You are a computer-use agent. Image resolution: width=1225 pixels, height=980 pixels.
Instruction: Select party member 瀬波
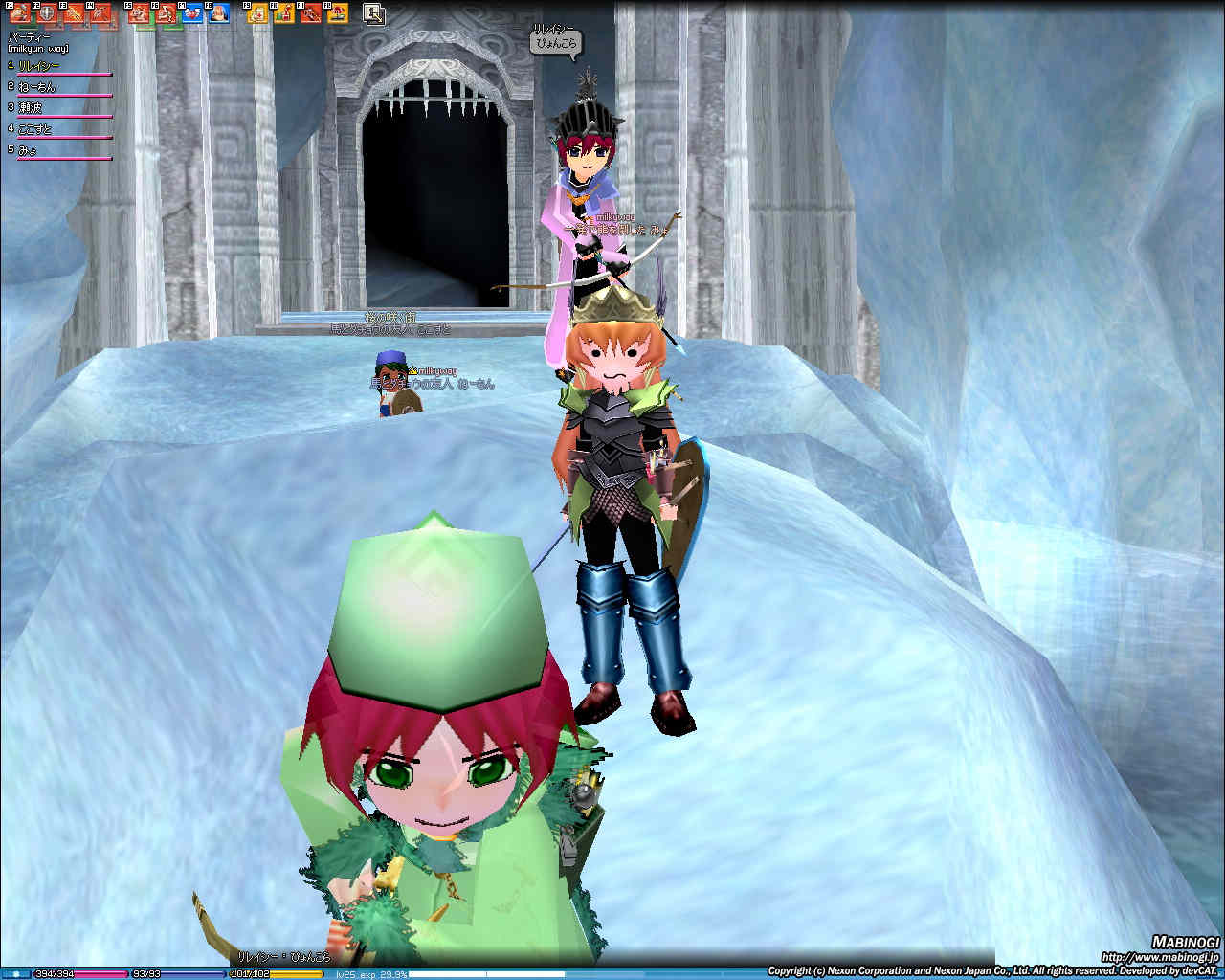31,108
